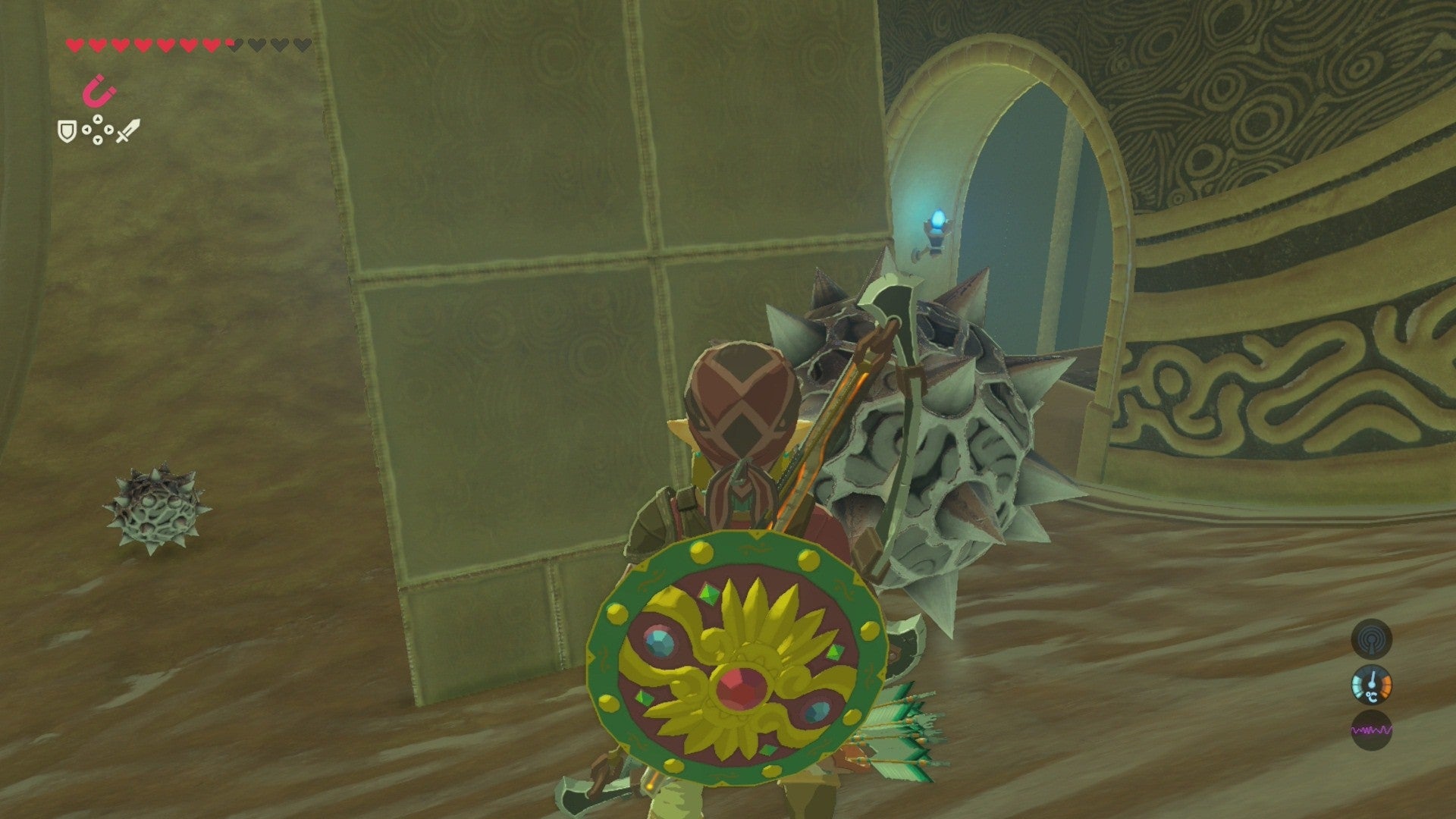This screenshot has width=1456, height=819.
Task: Toggle the first full red heart
Action: click(74, 45)
